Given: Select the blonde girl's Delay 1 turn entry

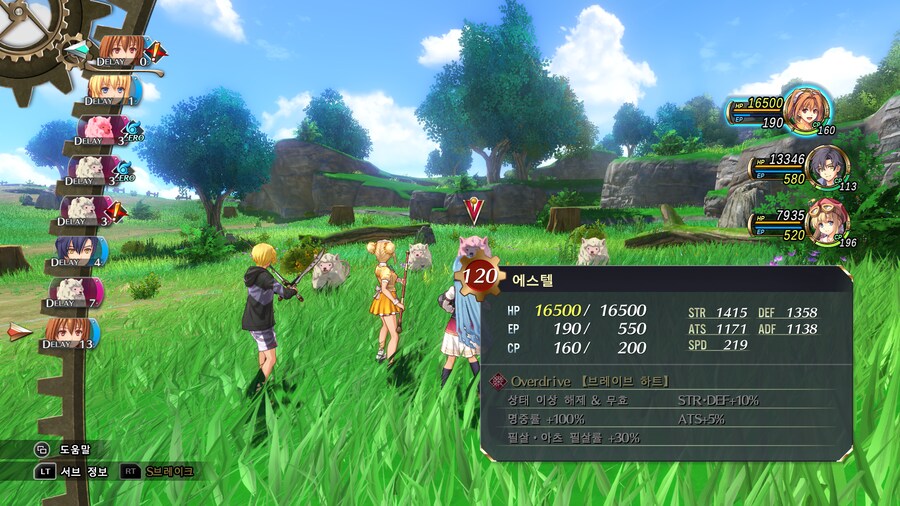Looking at the screenshot, I should pos(108,90).
